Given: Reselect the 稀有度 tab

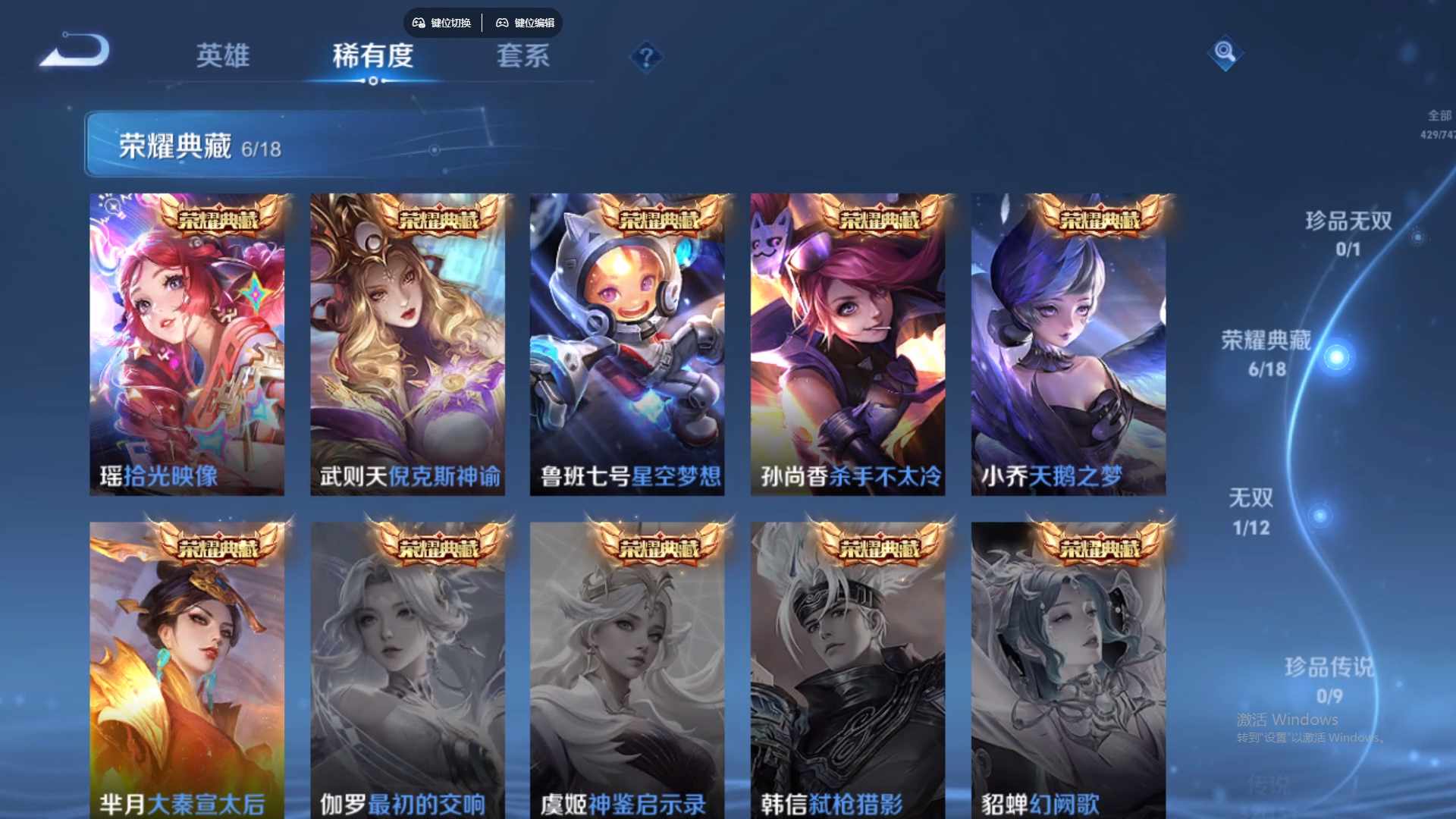Looking at the screenshot, I should 372,55.
